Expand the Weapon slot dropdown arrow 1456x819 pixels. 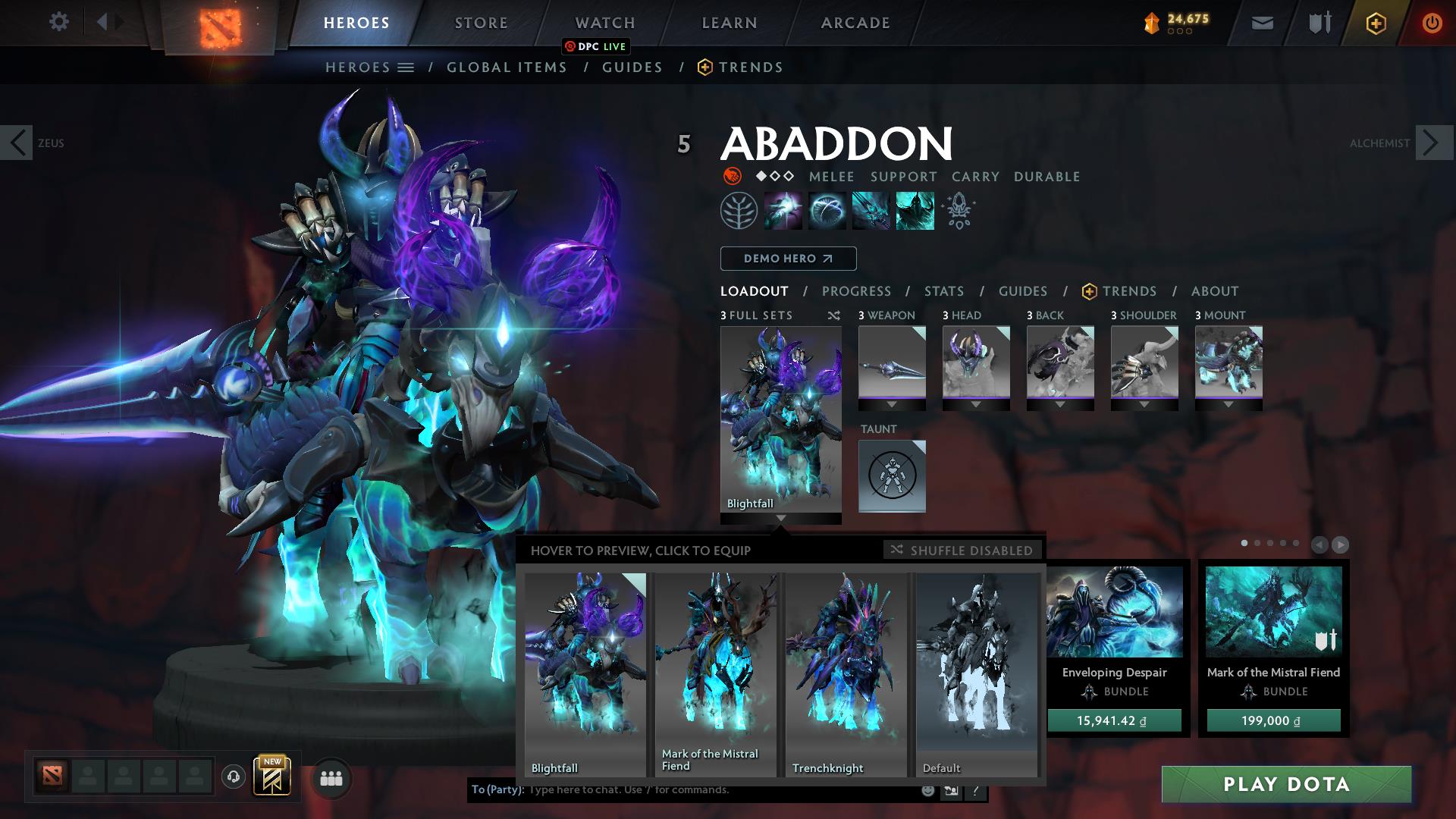tap(892, 405)
